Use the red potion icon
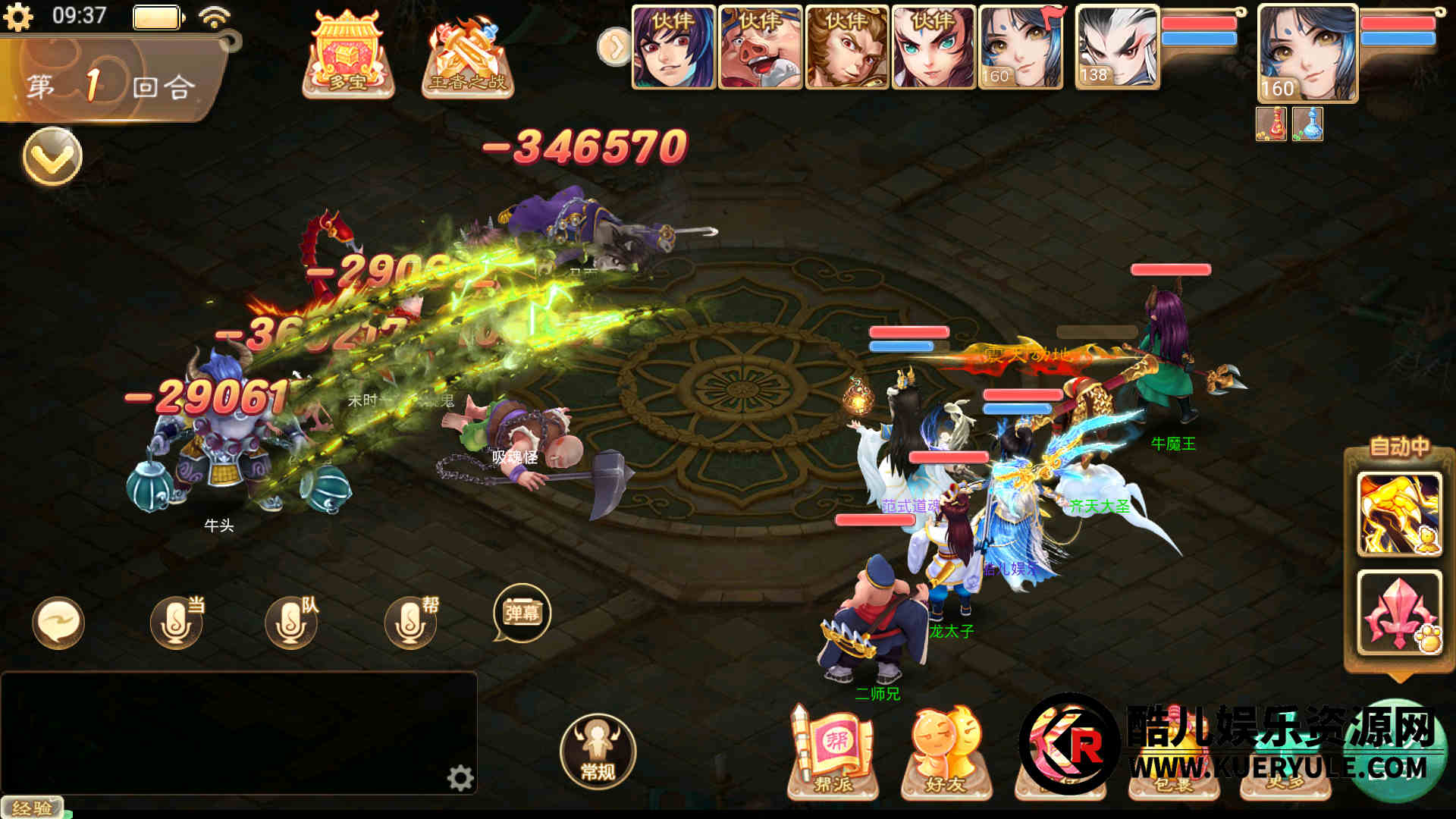 (x=1271, y=124)
